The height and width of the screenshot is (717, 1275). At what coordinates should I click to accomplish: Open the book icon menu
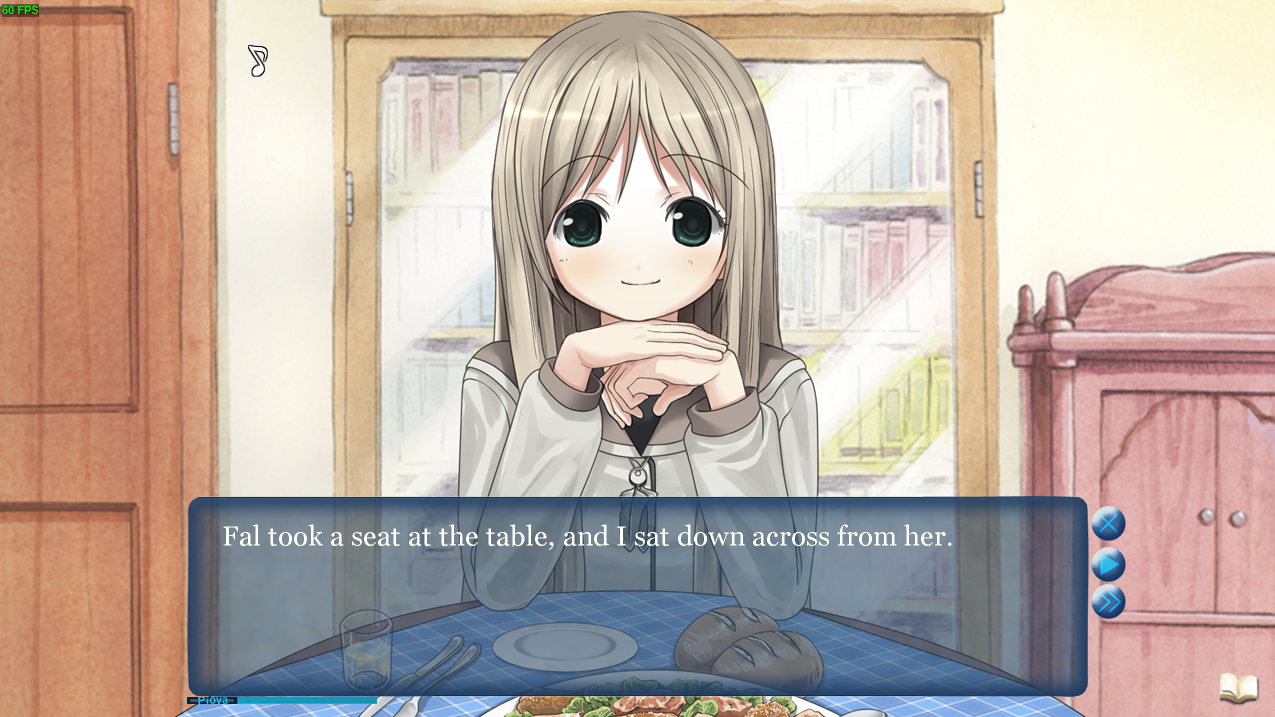pyautogui.click(x=1238, y=688)
